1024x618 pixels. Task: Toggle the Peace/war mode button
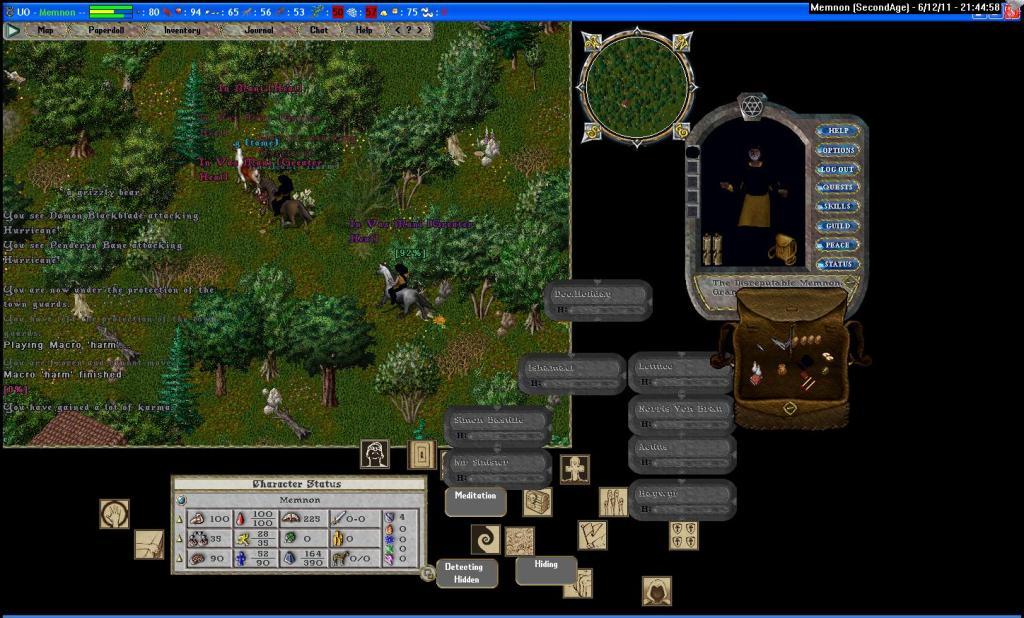[x=838, y=245]
